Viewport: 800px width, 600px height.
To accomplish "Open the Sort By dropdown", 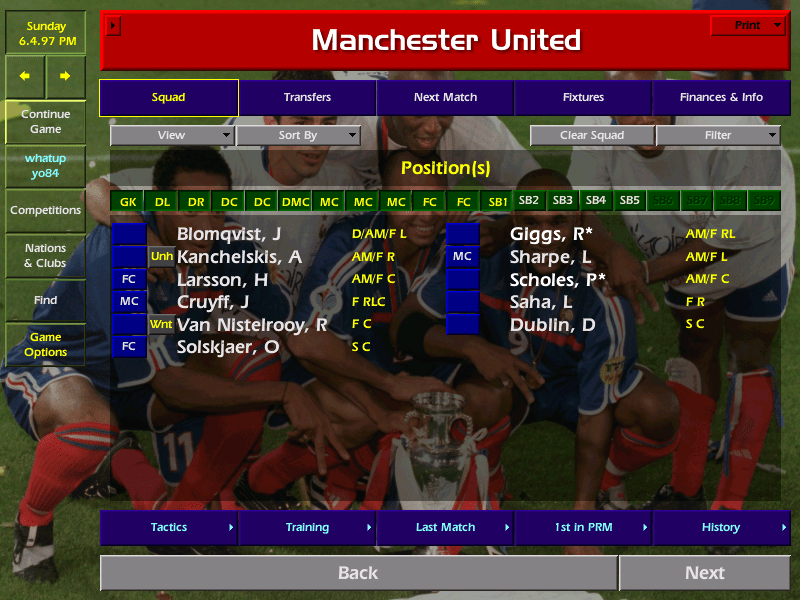I will coord(298,136).
